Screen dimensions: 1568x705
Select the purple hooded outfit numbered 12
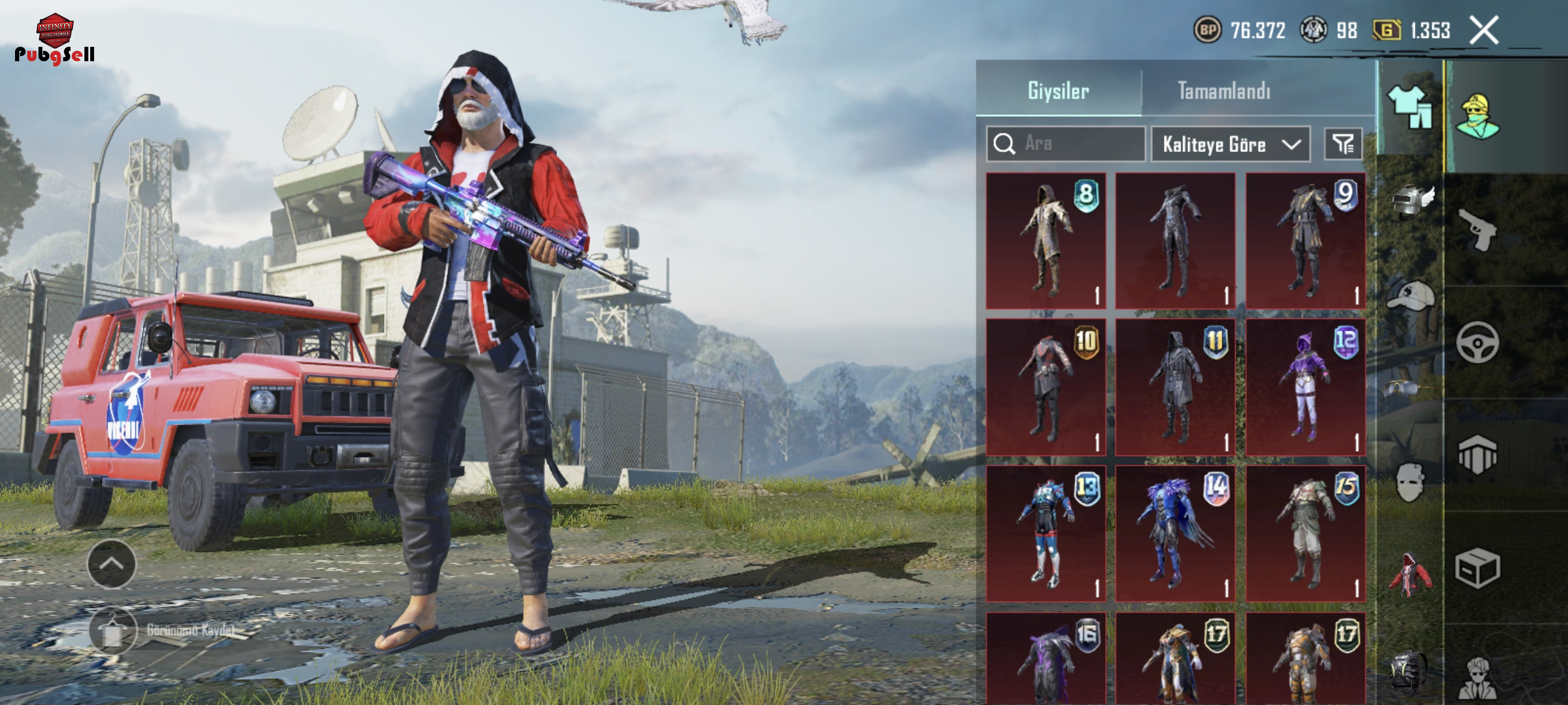pos(1305,387)
